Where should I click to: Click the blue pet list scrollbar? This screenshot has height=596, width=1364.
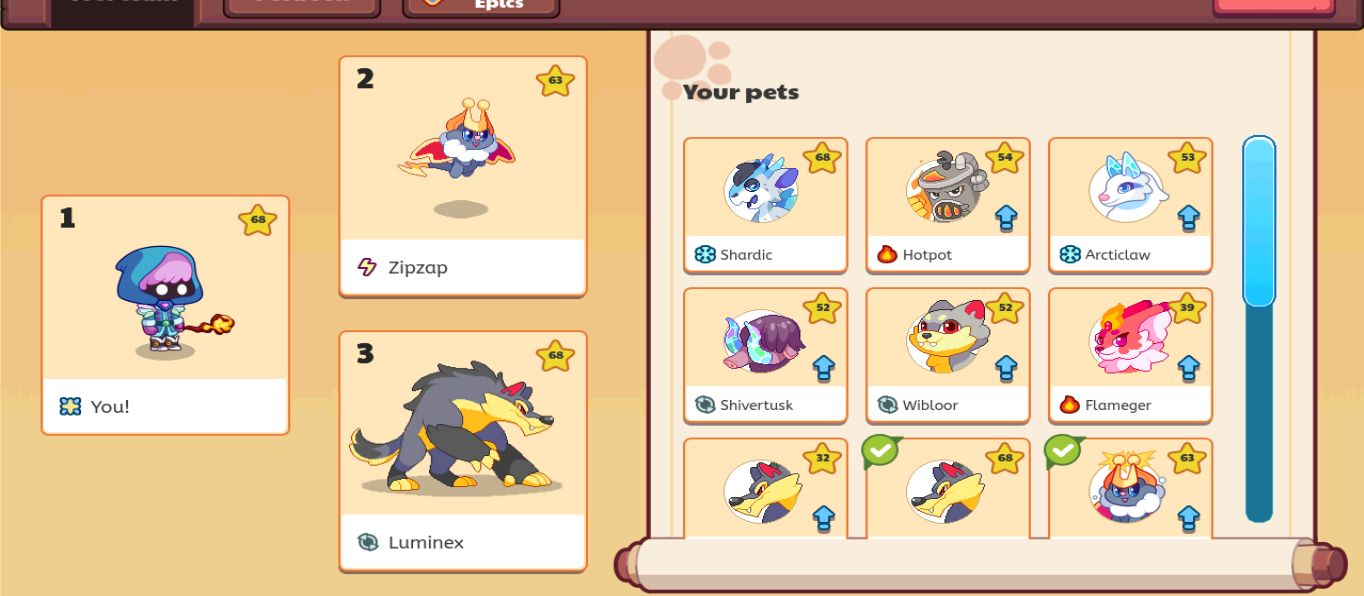1258,222
